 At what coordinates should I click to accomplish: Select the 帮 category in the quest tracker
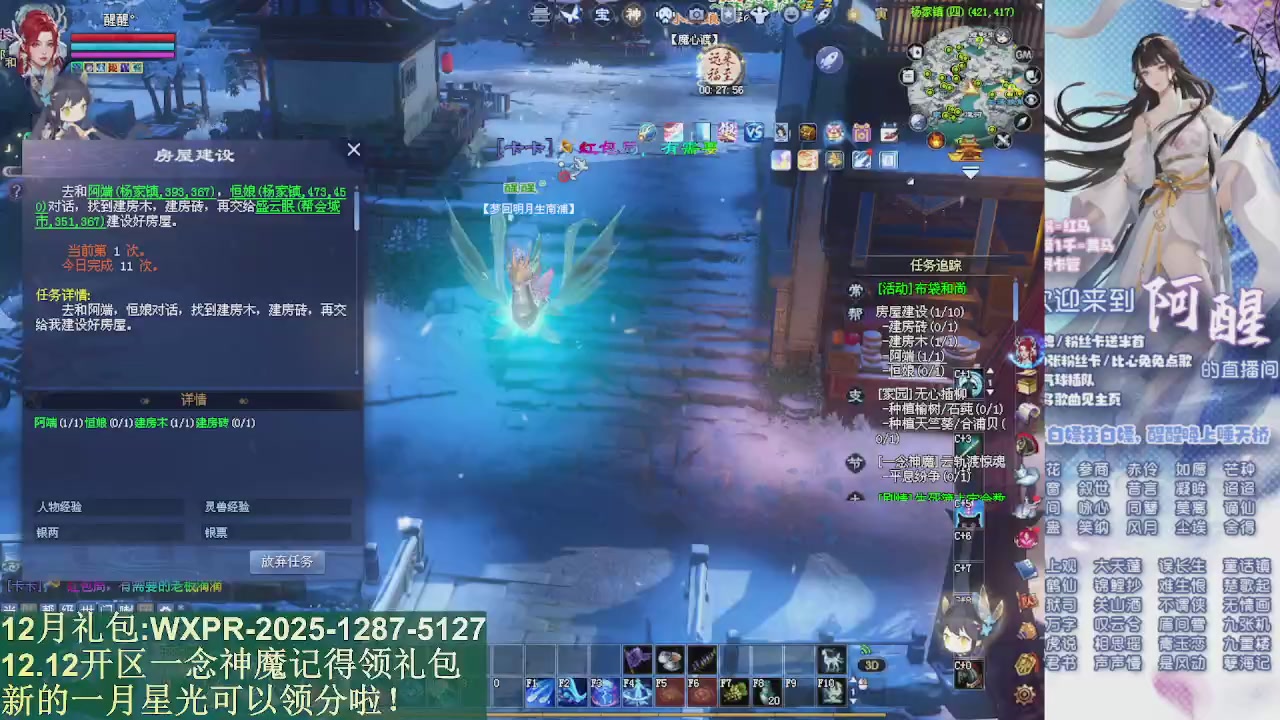click(x=856, y=311)
